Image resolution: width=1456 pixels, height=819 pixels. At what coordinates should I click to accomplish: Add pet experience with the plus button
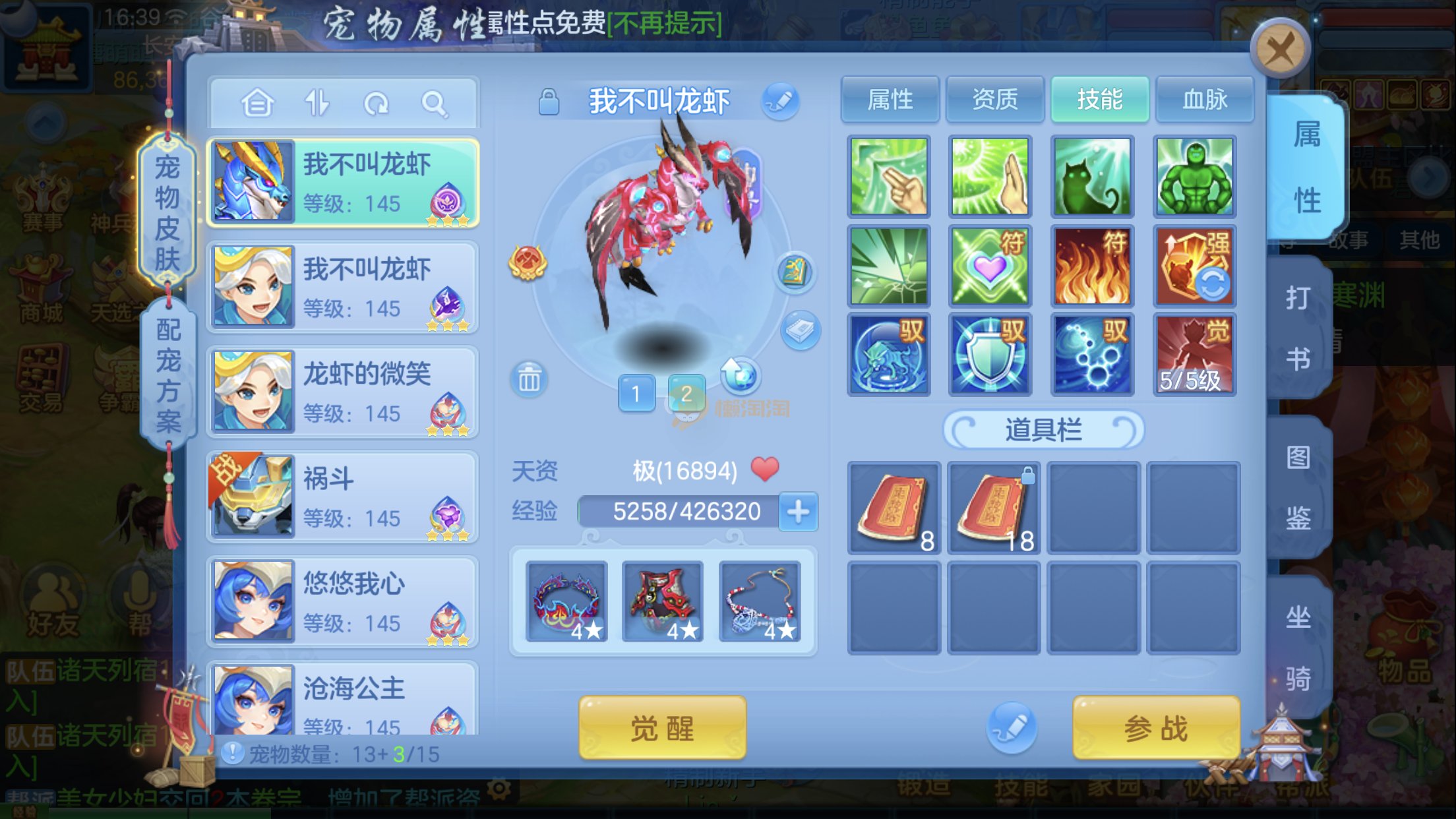[x=798, y=511]
